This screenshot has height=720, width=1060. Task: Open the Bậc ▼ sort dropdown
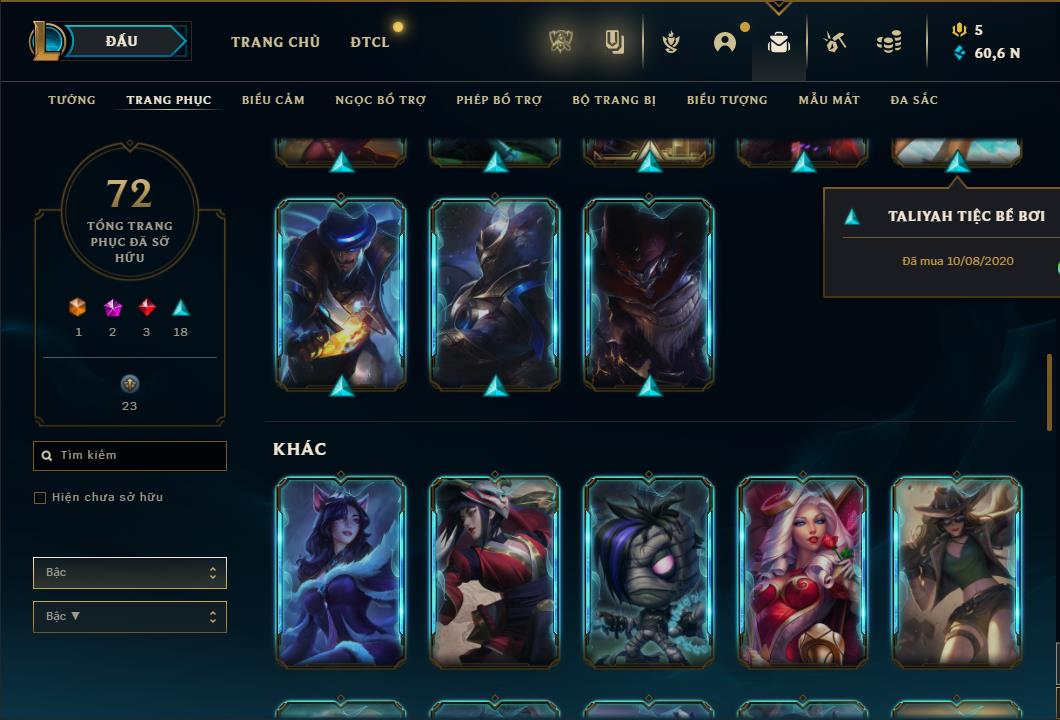point(130,617)
